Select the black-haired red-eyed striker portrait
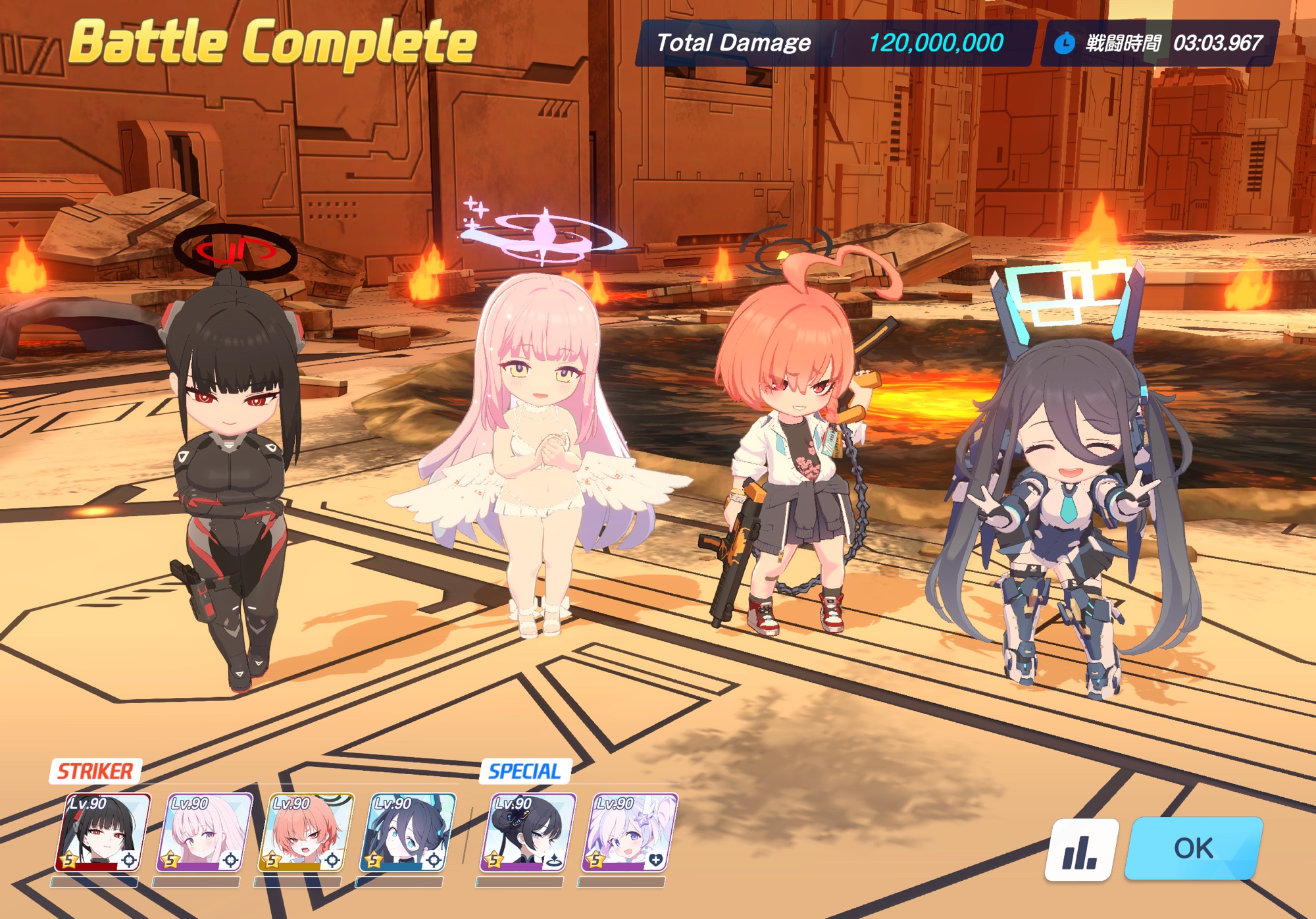This screenshot has height=919, width=1316. point(103,833)
